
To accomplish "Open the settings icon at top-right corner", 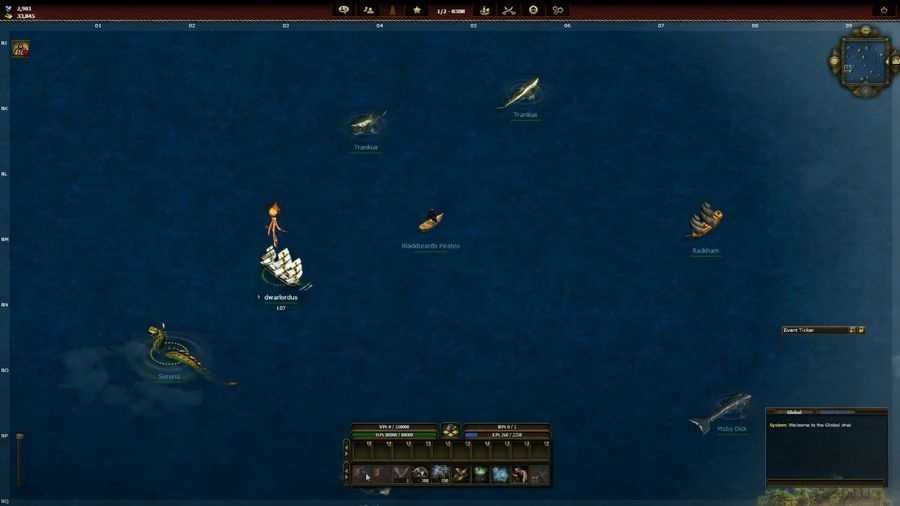I will click(x=884, y=10).
